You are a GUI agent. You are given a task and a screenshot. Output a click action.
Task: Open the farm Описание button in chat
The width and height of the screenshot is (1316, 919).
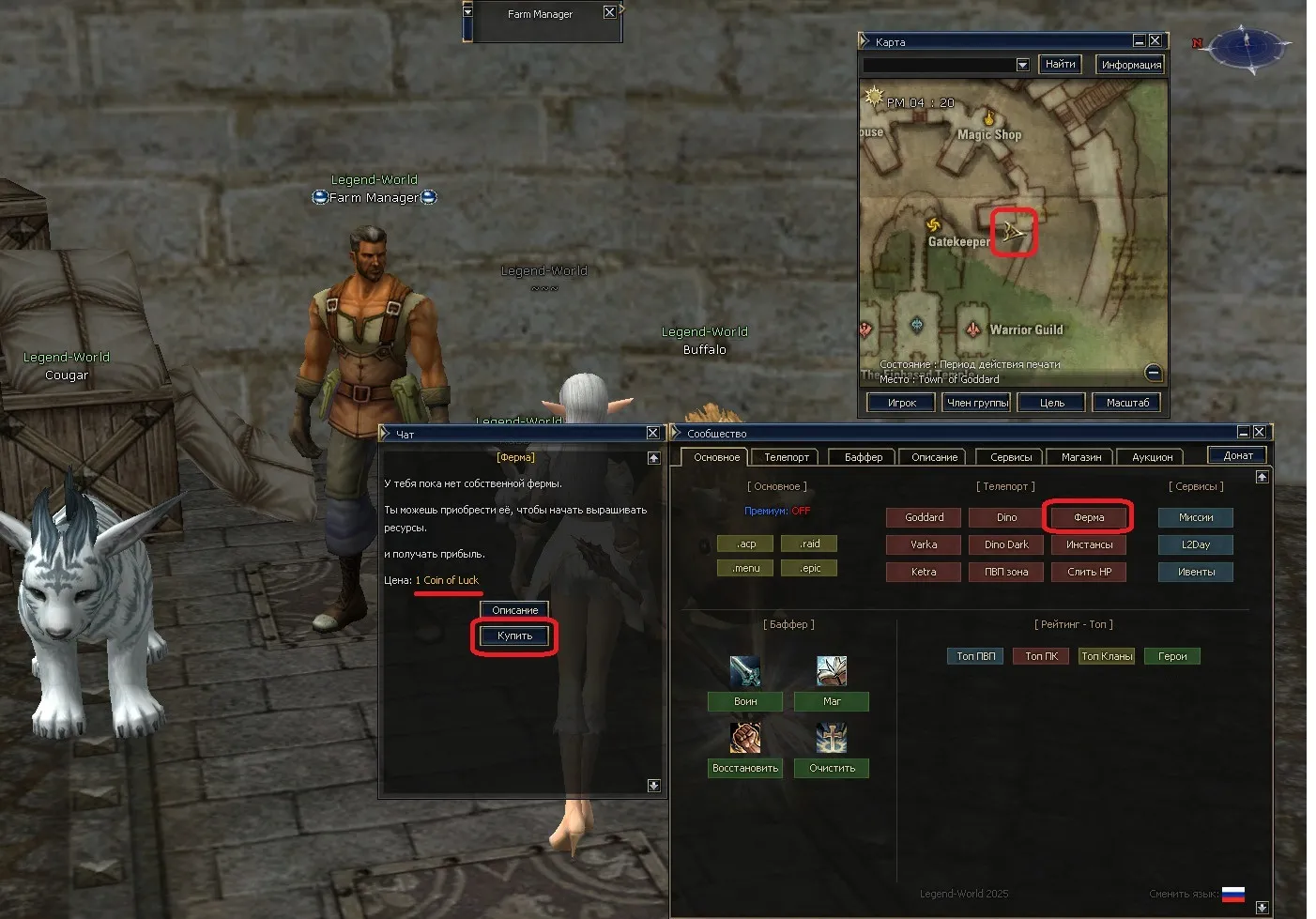(514, 610)
